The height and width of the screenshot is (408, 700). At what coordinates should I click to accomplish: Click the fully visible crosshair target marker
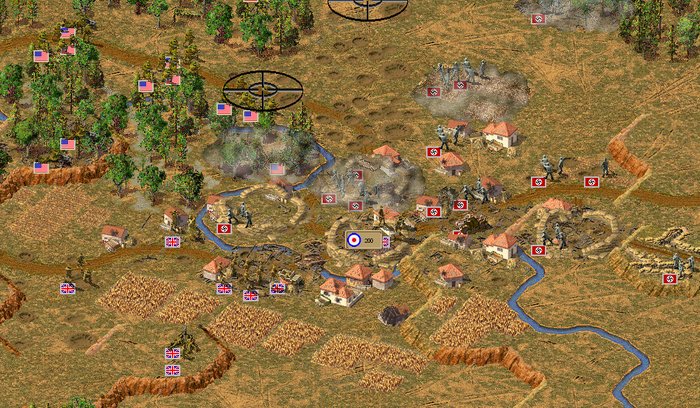(x=262, y=90)
